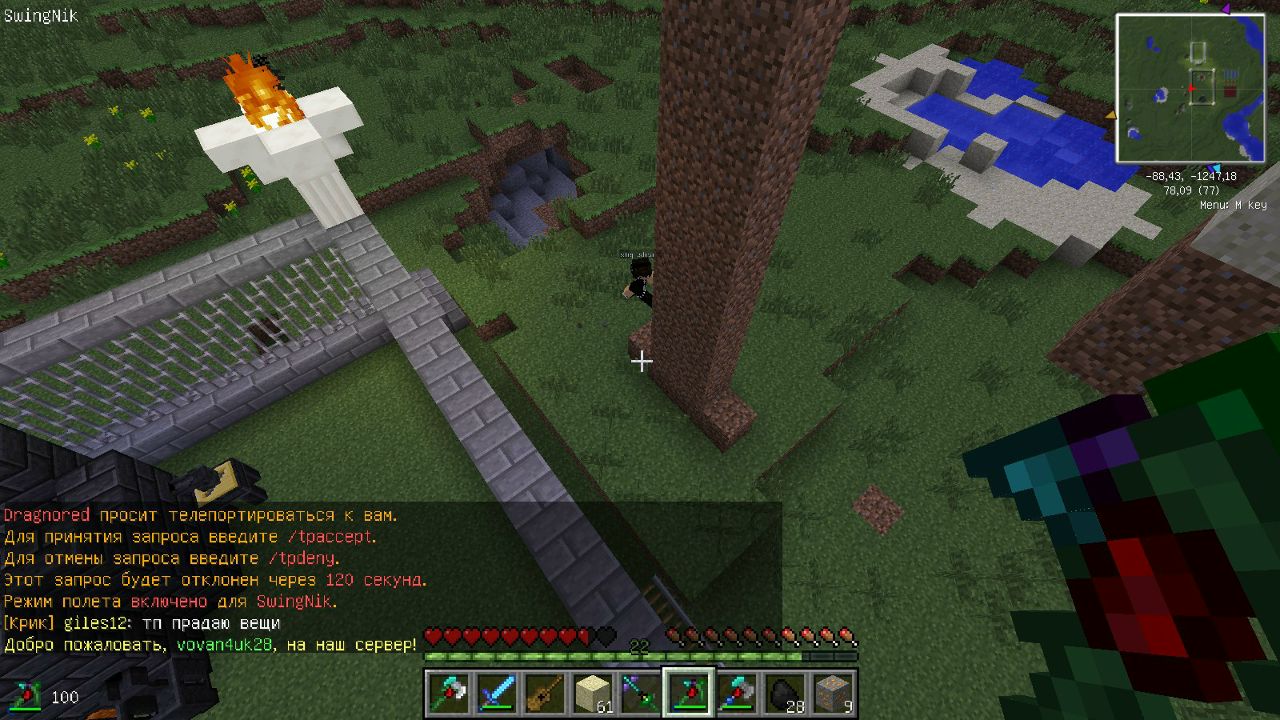Click the minimap in the corner
Image resolution: width=1280 pixels, height=720 pixels.
1191,88
